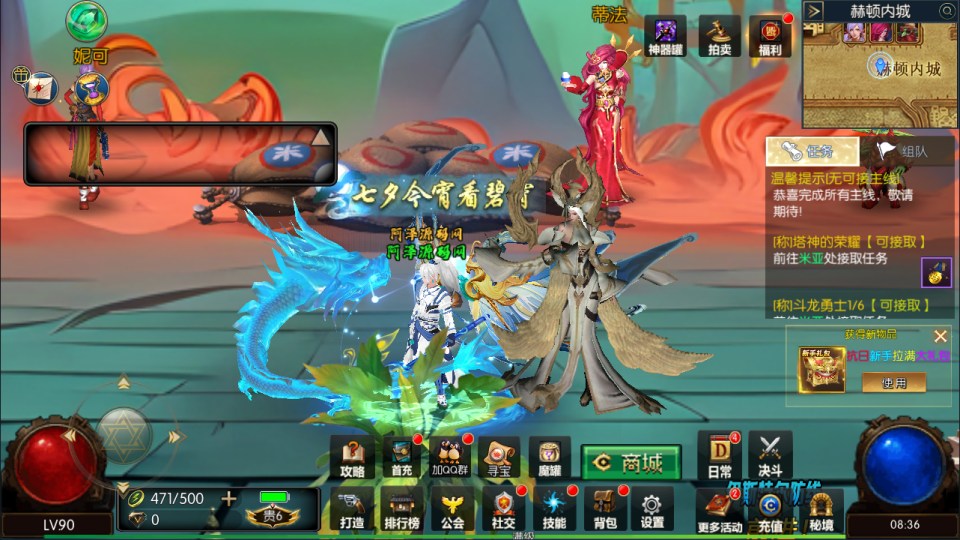Open the 首充 first recharge icon
Image resolution: width=960 pixels, height=540 pixels.
401,456
